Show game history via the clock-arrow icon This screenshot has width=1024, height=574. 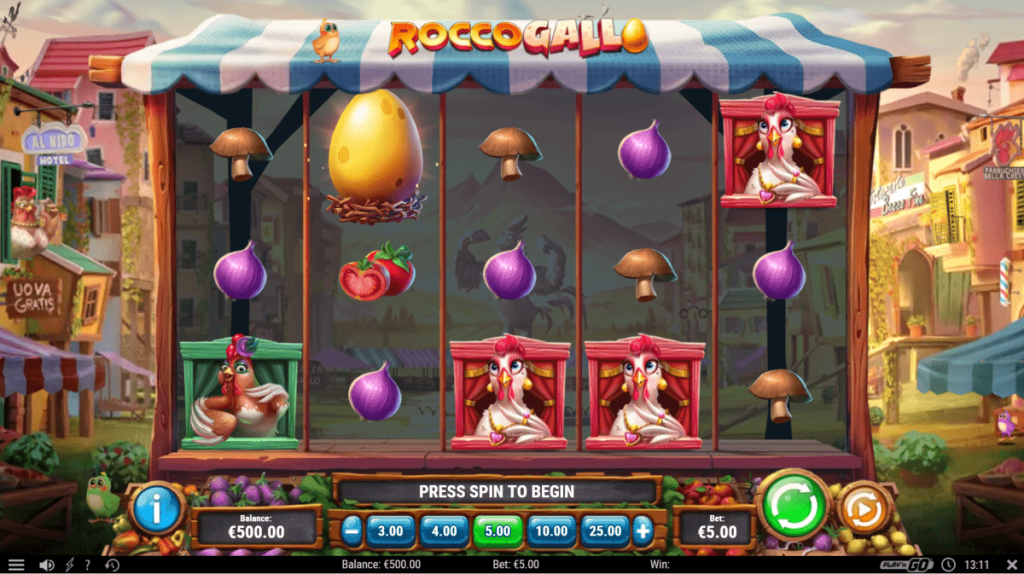tap(112, 565)
